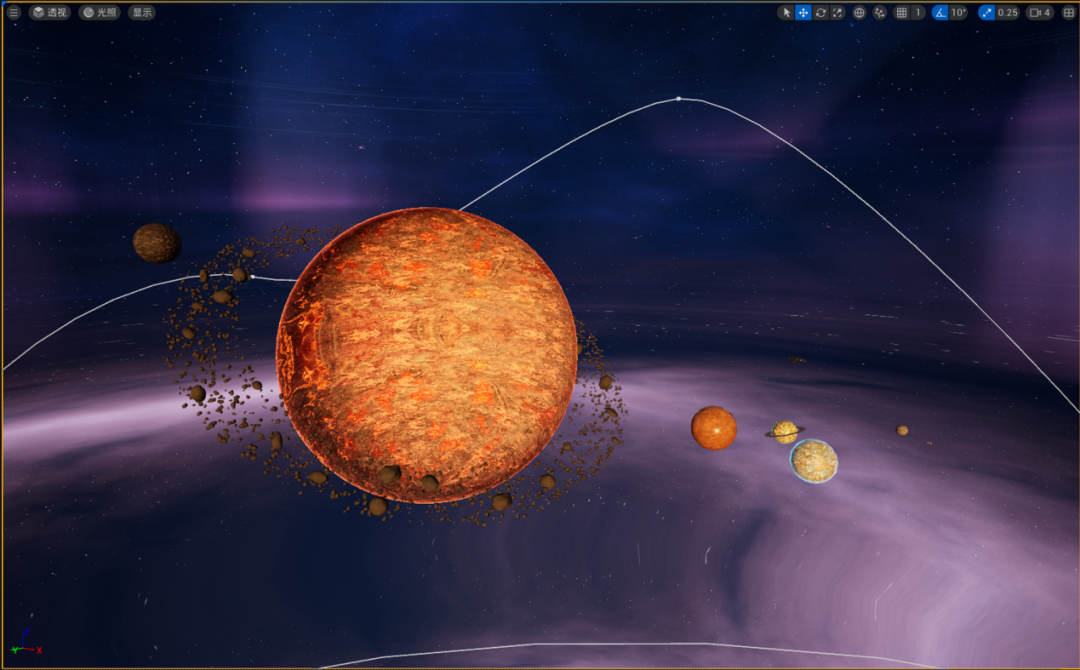Open the 透视 perspective view dropdown
Viewport: 1080px width, 670px height.
click(x=50, y=13)
